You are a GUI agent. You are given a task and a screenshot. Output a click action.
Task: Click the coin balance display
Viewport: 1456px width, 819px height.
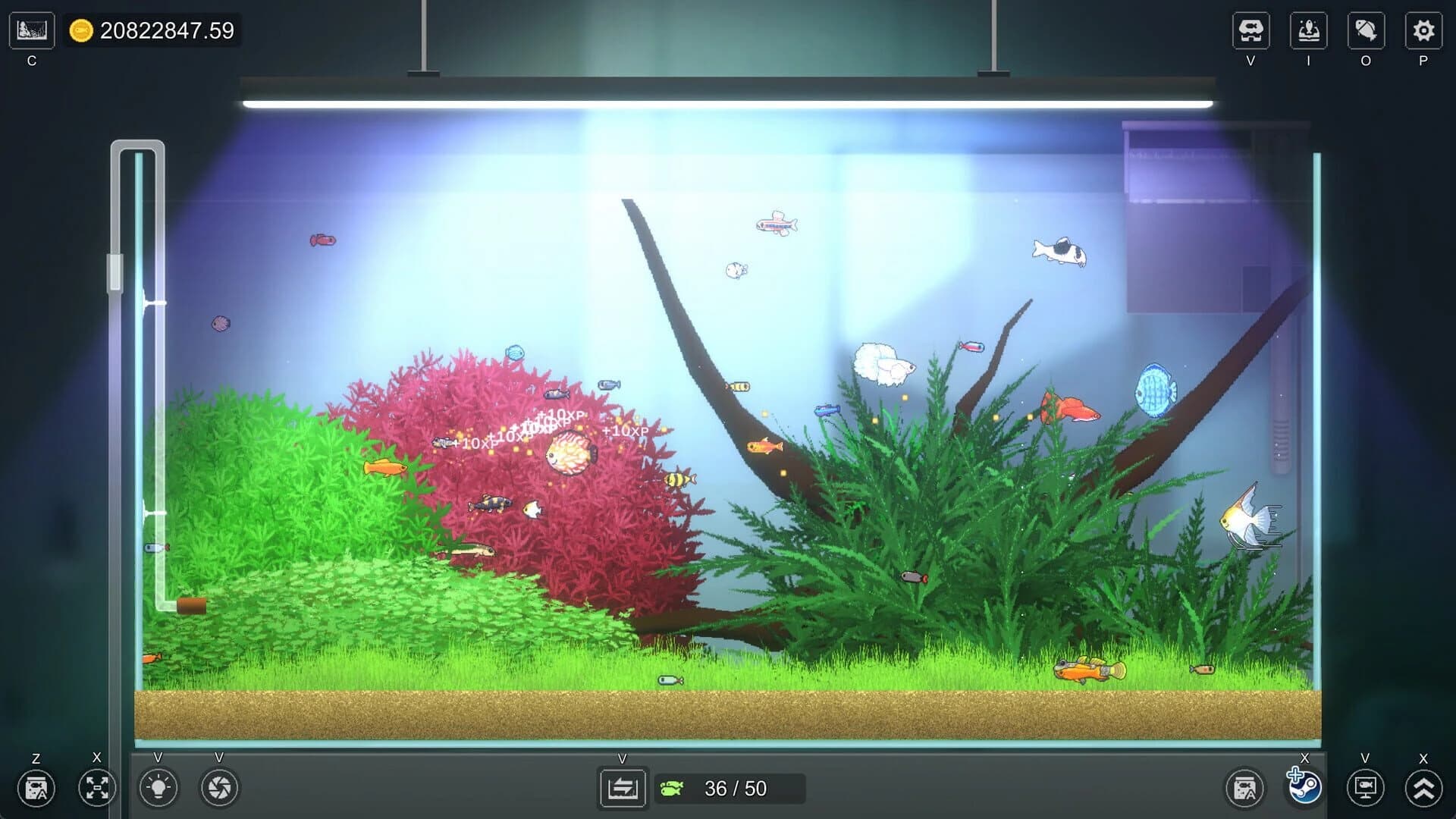152,32
